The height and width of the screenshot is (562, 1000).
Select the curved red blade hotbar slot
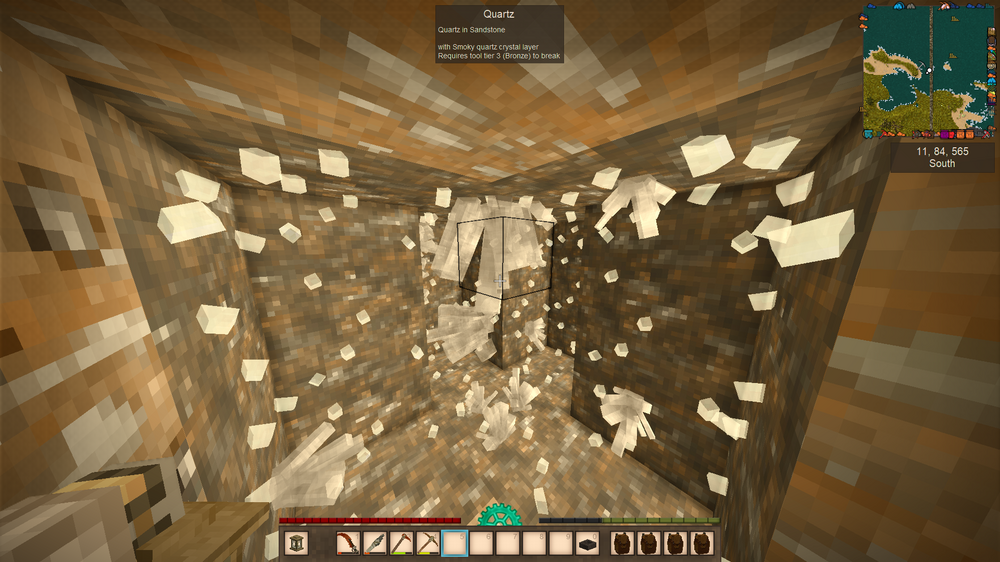348,543
